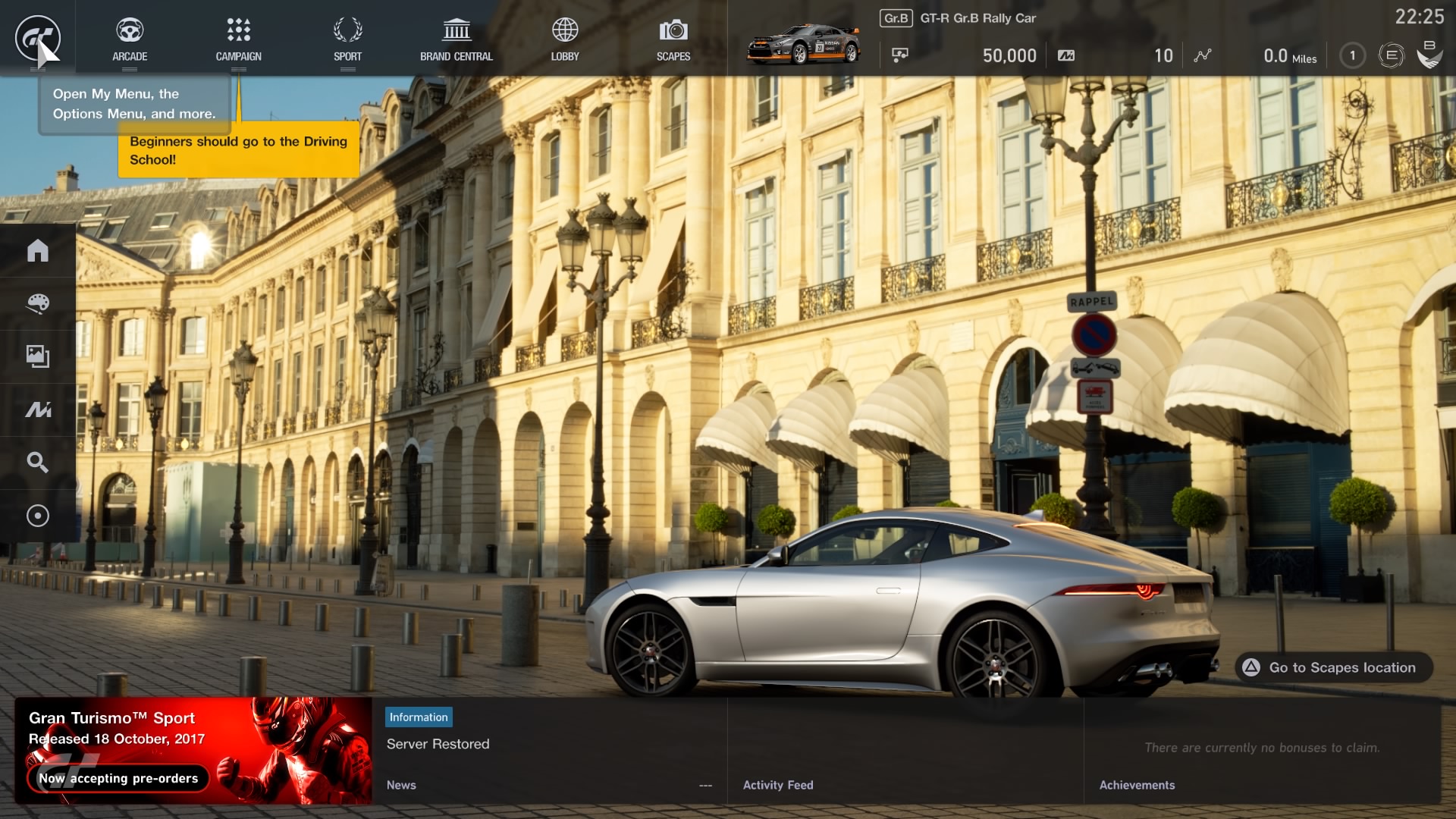This screenshot has width=1456, height=819.
Task: Click the GT logo My Menu button
Action: tap(37, 38)
